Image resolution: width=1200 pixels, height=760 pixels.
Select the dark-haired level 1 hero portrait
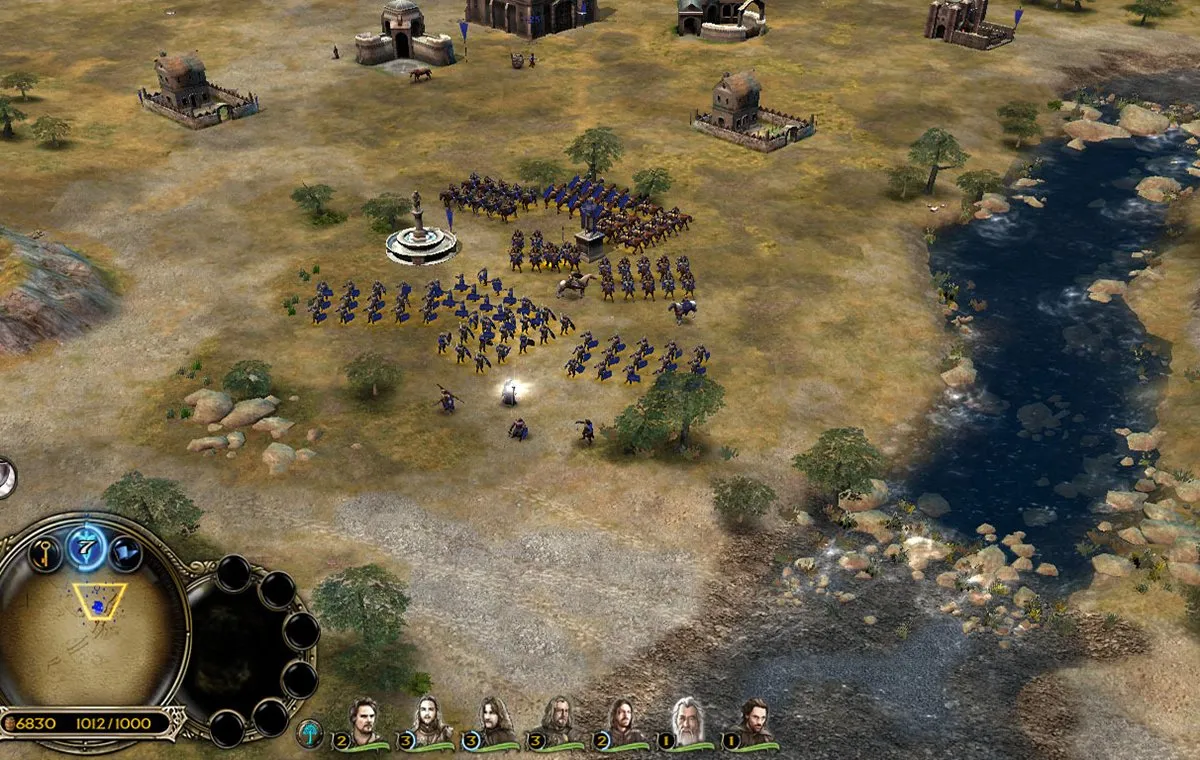753,722
